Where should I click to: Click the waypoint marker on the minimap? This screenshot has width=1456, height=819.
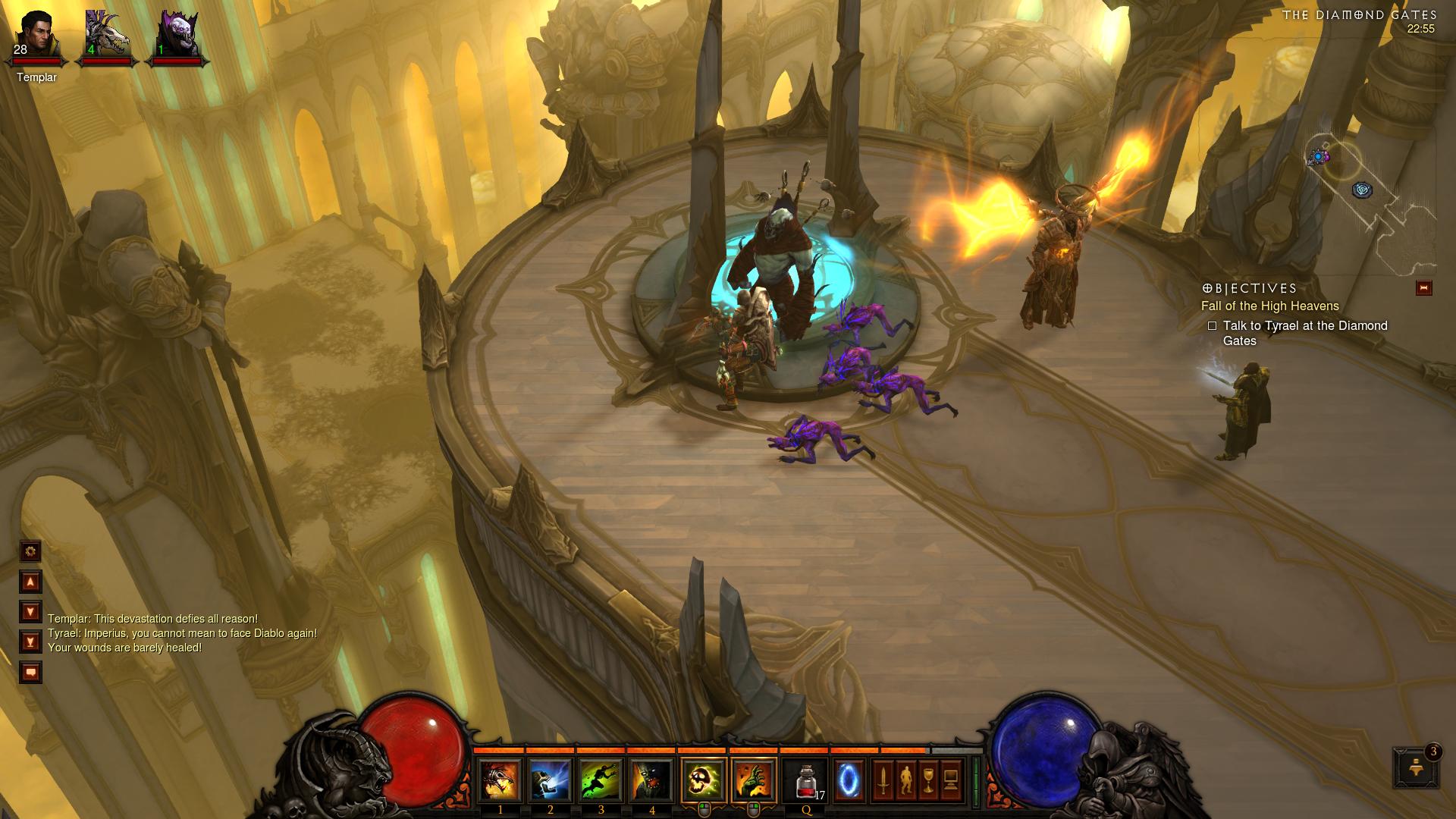[x=1362, y=190]
